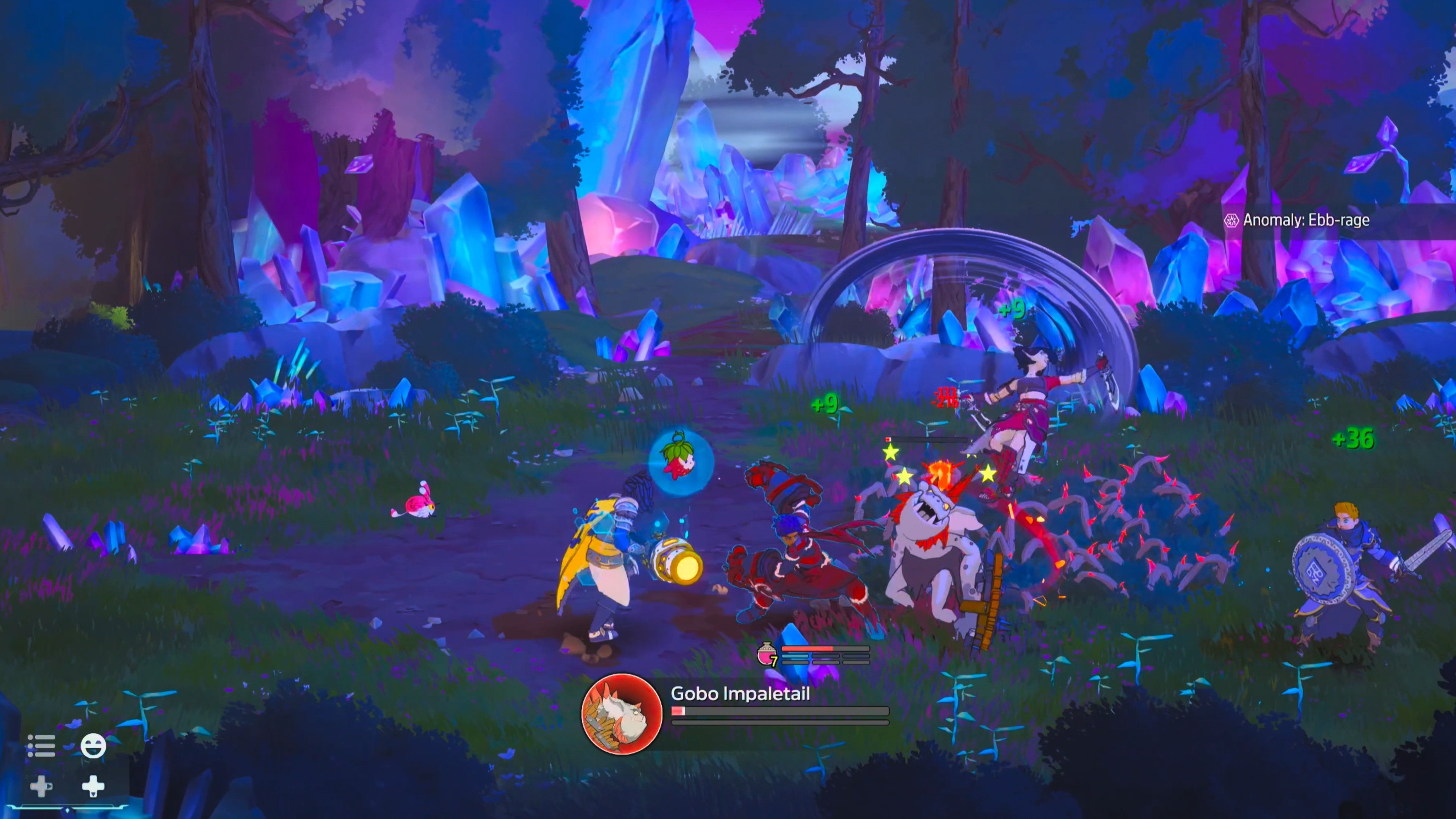Open the list menu icon

click(41, 745)
